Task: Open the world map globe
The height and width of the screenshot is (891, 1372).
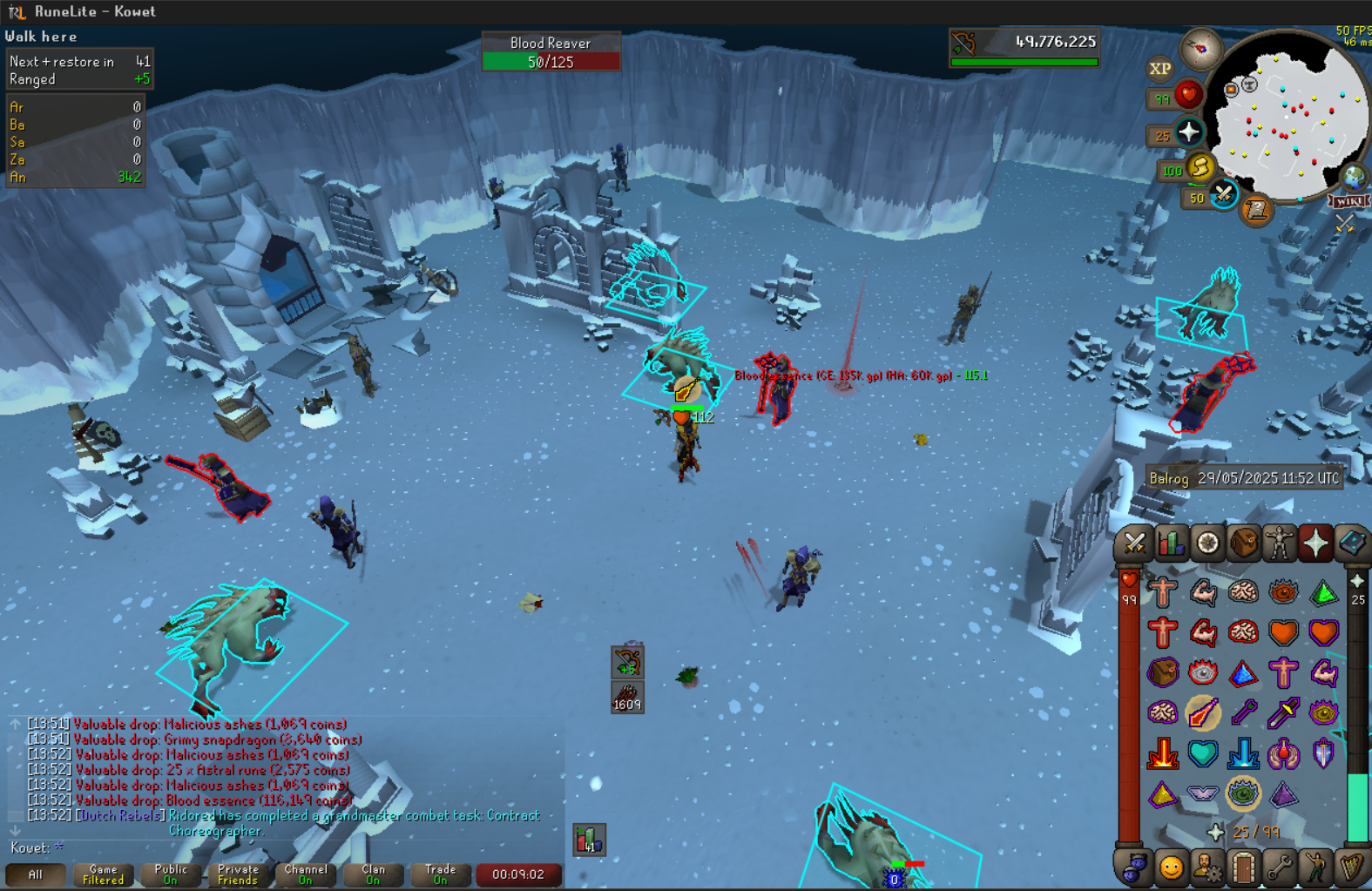Action: tap(1353, 178)
